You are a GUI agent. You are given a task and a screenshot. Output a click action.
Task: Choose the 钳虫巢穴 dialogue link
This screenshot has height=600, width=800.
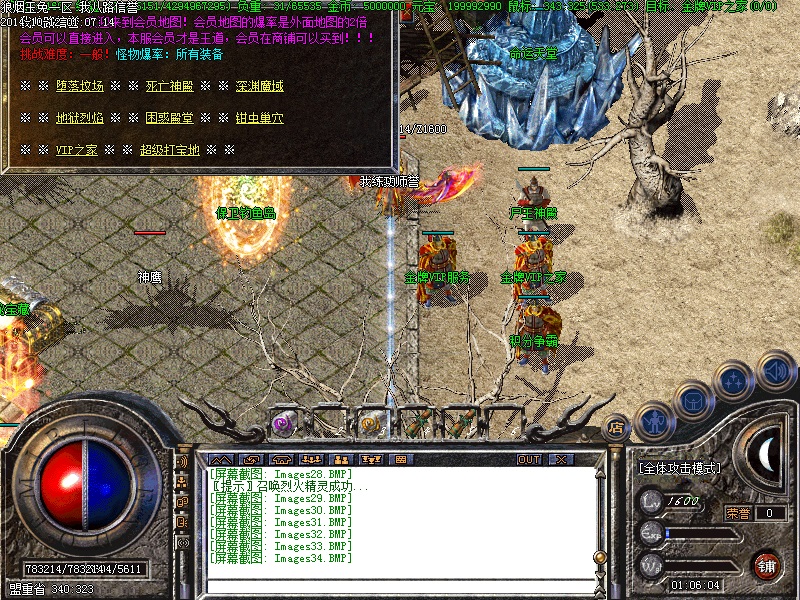tap(259, 118)
